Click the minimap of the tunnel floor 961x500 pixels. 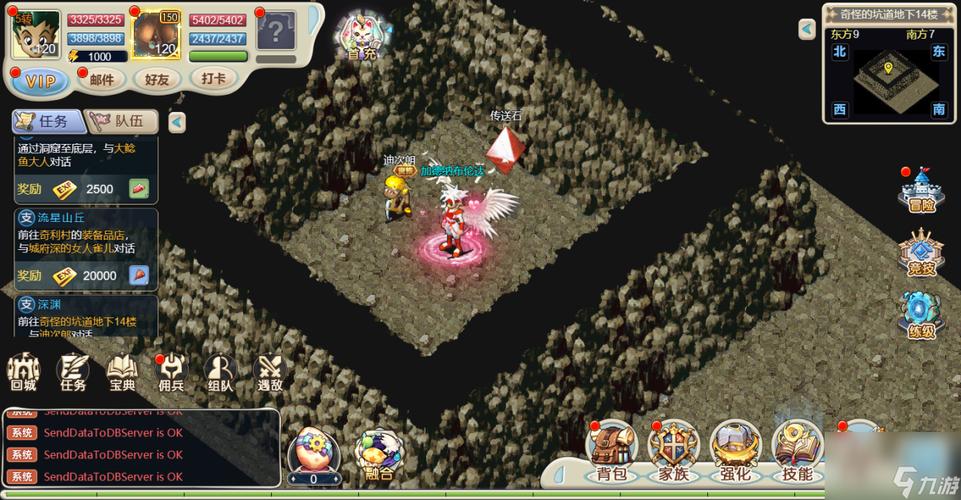887,75
